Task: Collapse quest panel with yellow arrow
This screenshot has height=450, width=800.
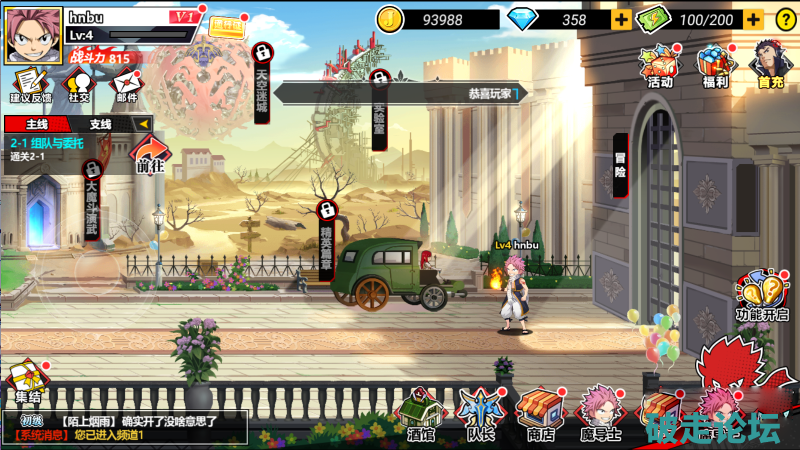Action: coord(143,124)
